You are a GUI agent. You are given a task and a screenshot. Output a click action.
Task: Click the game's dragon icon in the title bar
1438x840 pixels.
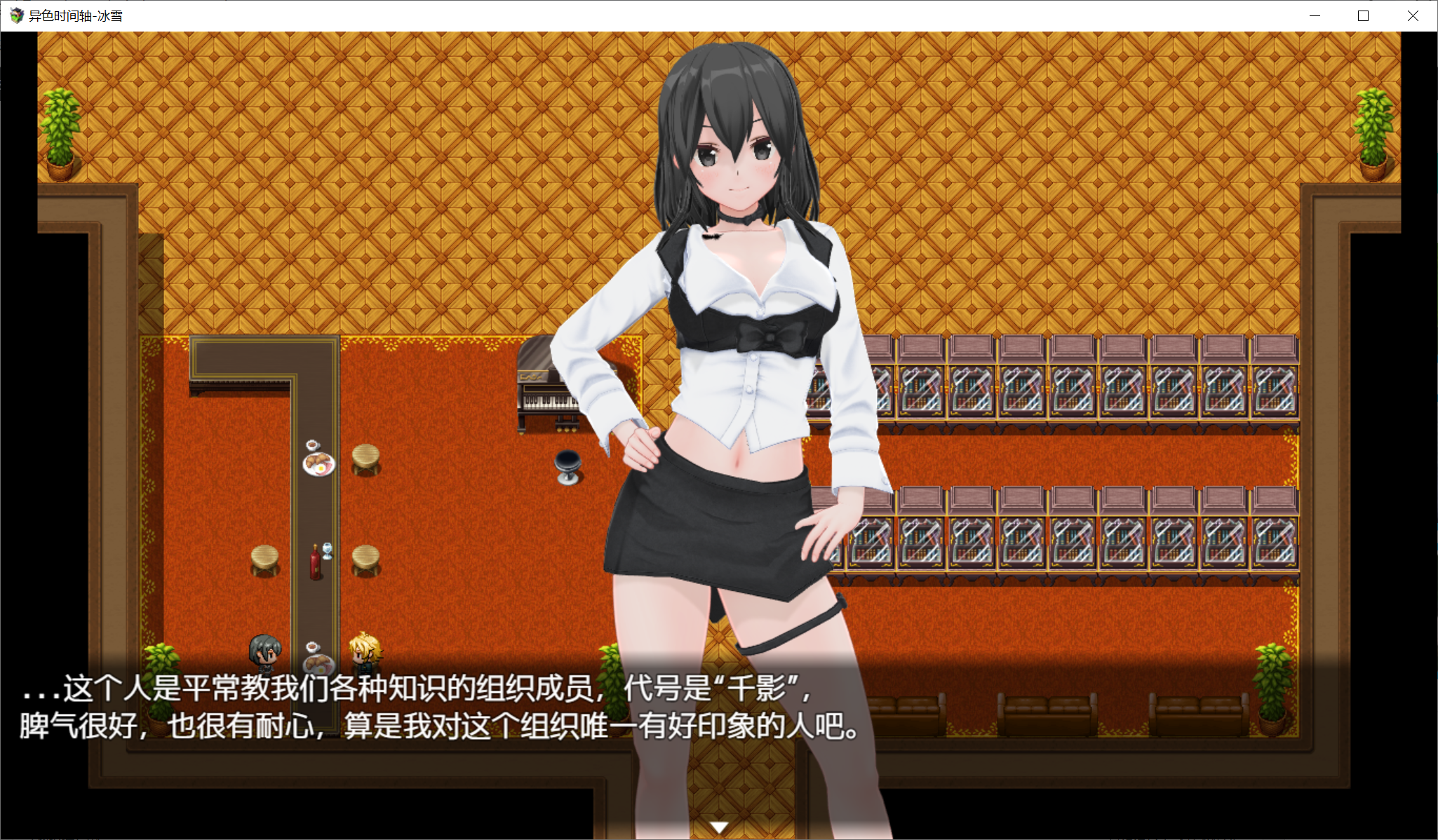coord(15,15)
